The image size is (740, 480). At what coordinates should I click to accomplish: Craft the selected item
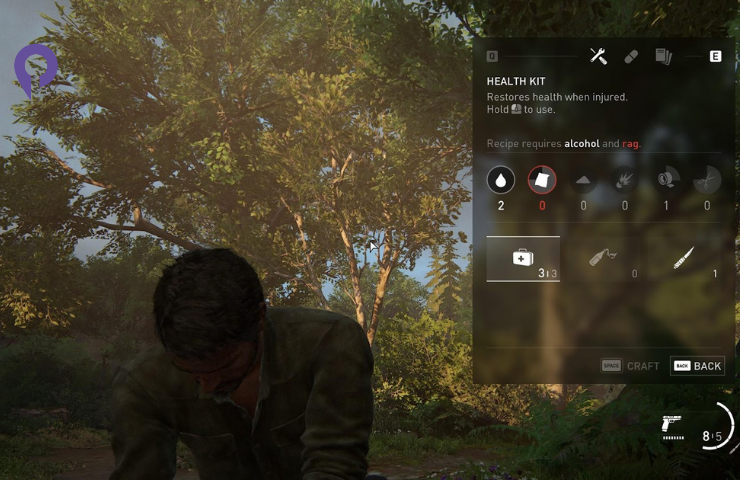coord(631,366)
